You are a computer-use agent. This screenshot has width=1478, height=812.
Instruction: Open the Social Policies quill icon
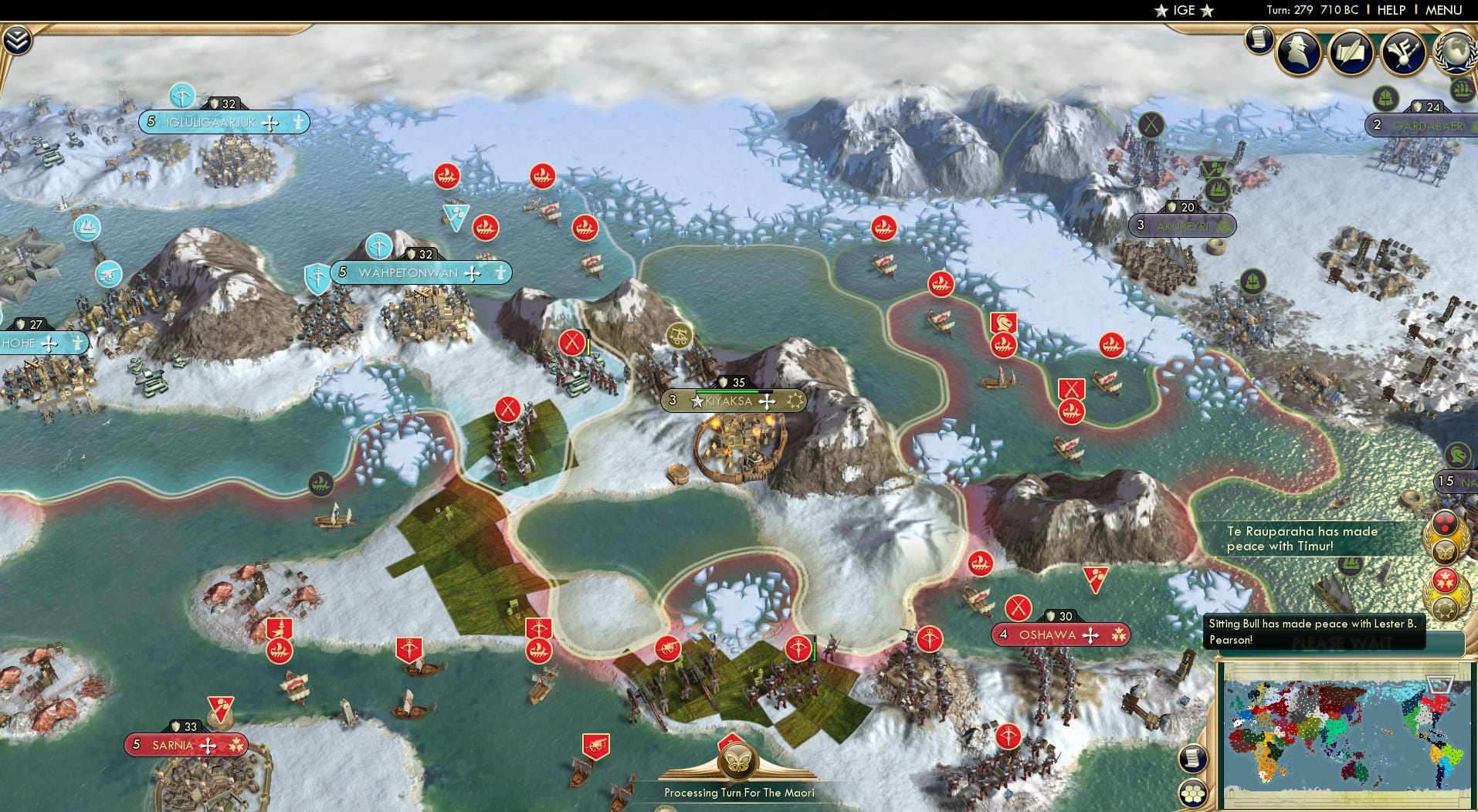[x=1350, y=52]
